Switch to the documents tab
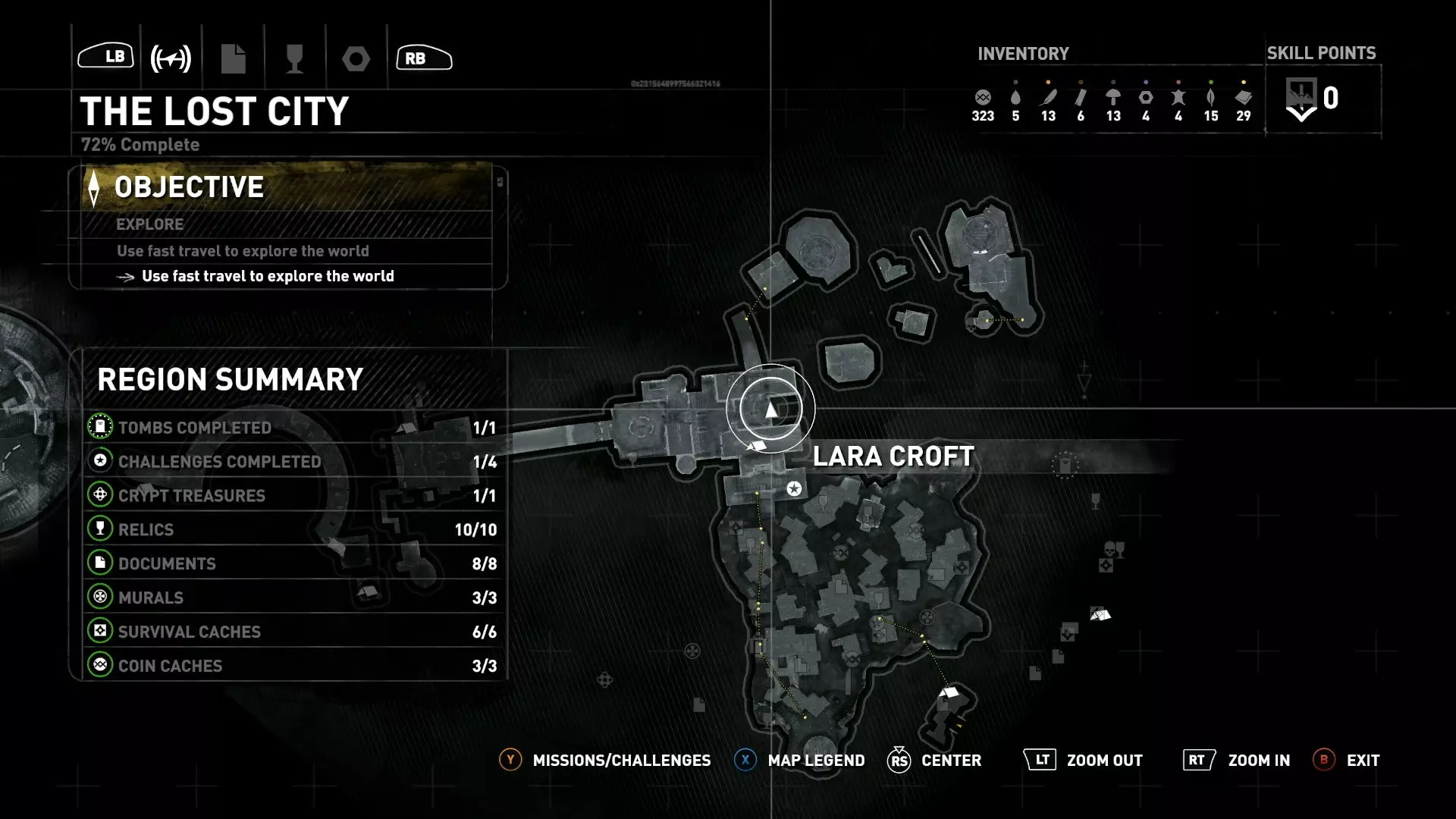This screenshot has width=1456, height=819. [x=233, y=58]
